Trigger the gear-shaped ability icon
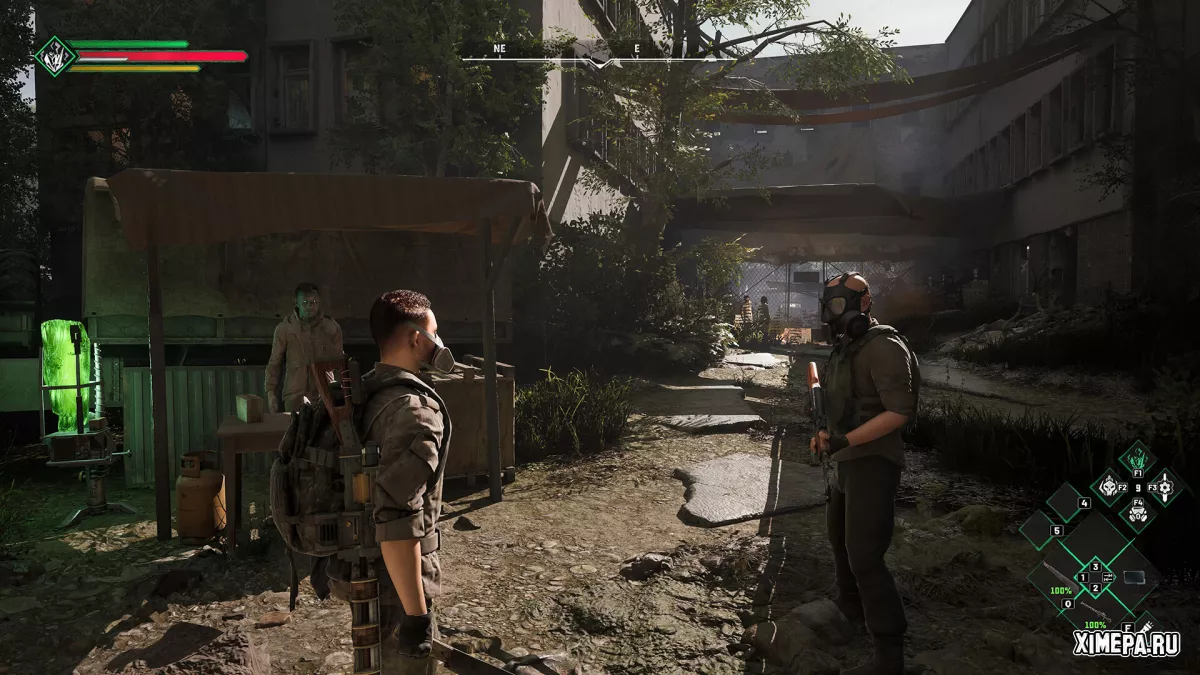Screen dimensions: 1200x675 pos(1165,487)
